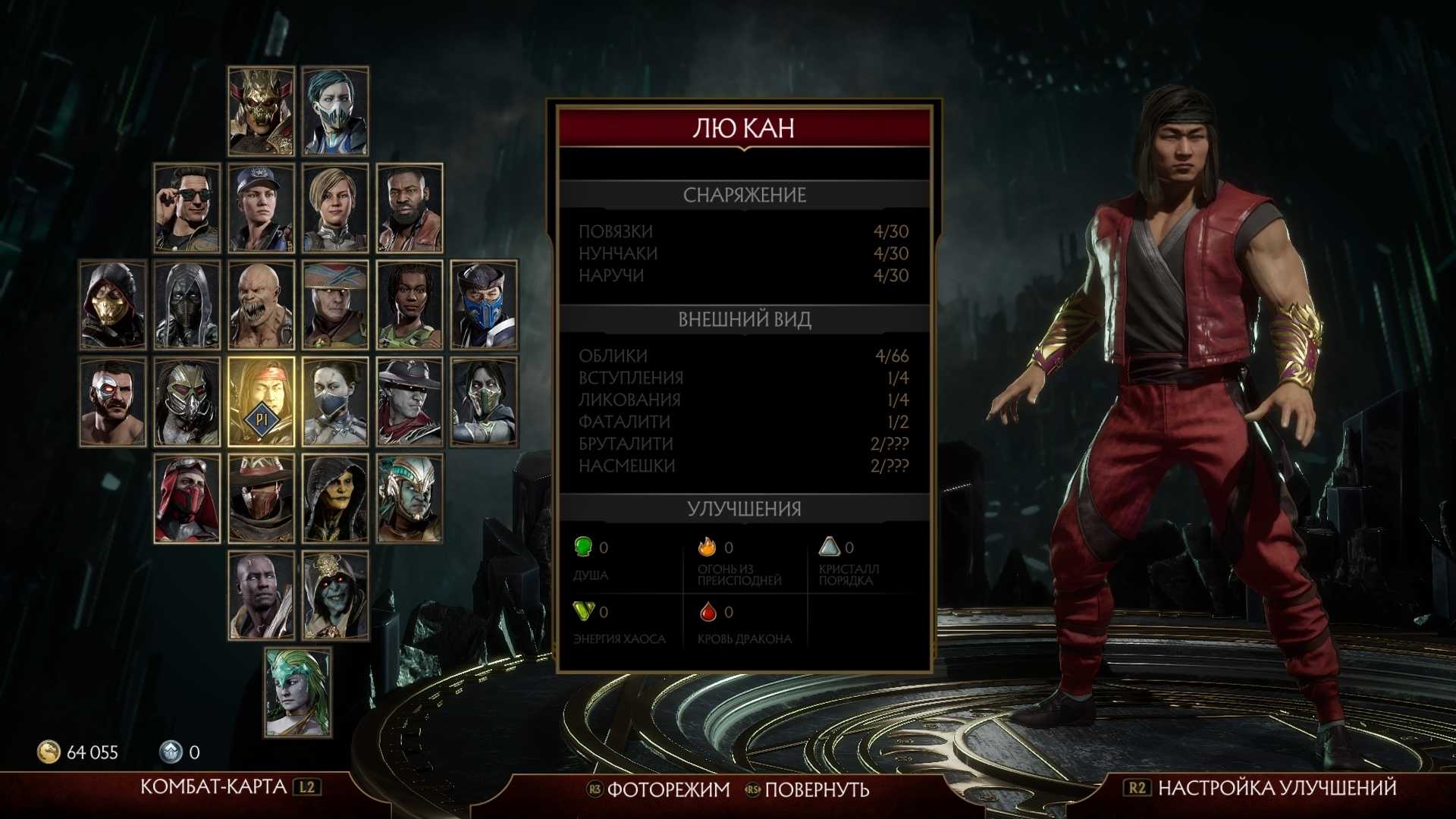Pick the Jacqui Briggs portrait

click(x=409, y=305)
